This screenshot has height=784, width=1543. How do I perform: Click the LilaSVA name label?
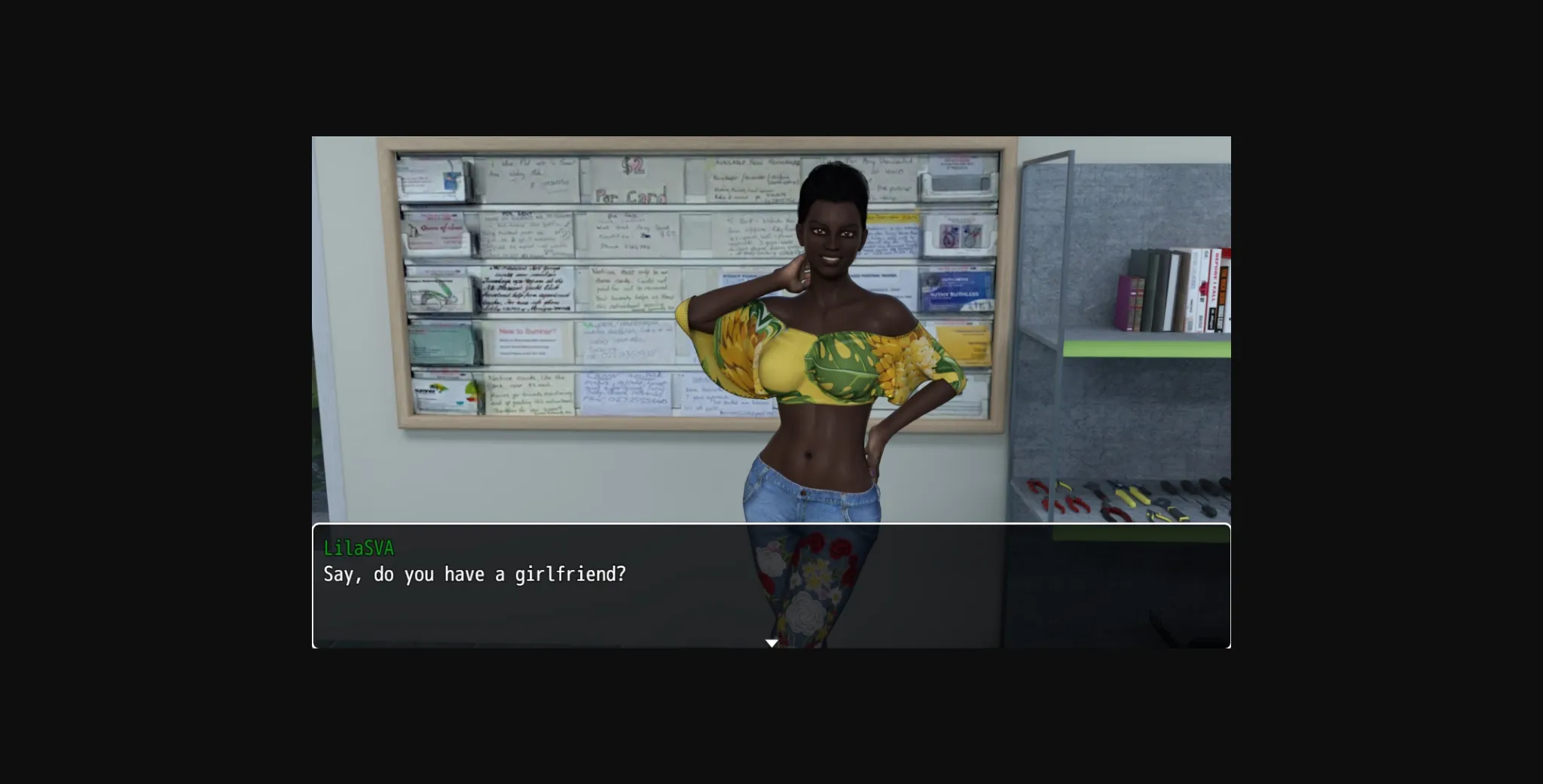tap(358, 547)
